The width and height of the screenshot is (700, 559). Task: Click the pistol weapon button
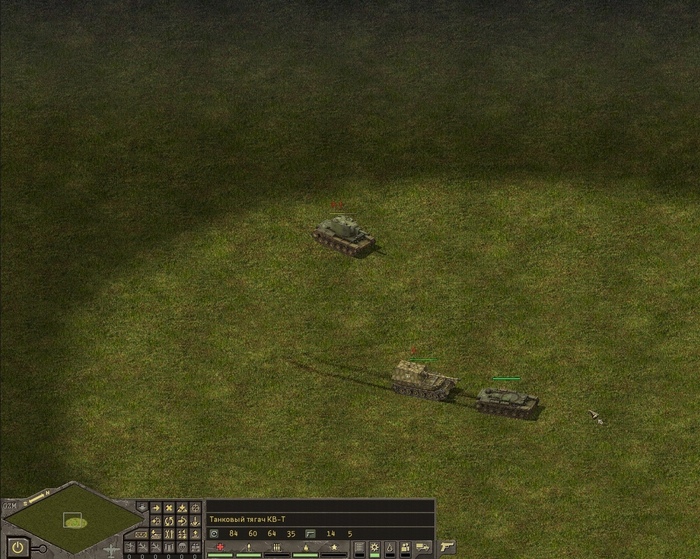tap(448, 547)
